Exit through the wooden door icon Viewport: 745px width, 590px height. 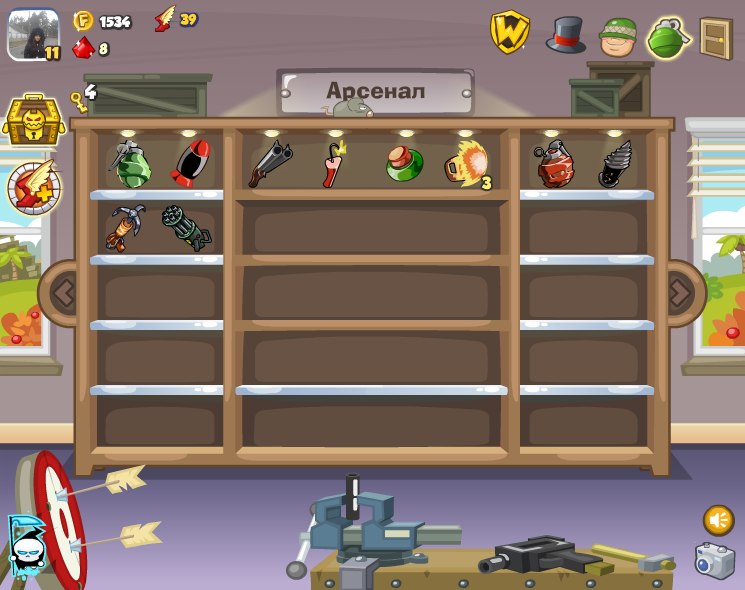[x=716, y=38]
